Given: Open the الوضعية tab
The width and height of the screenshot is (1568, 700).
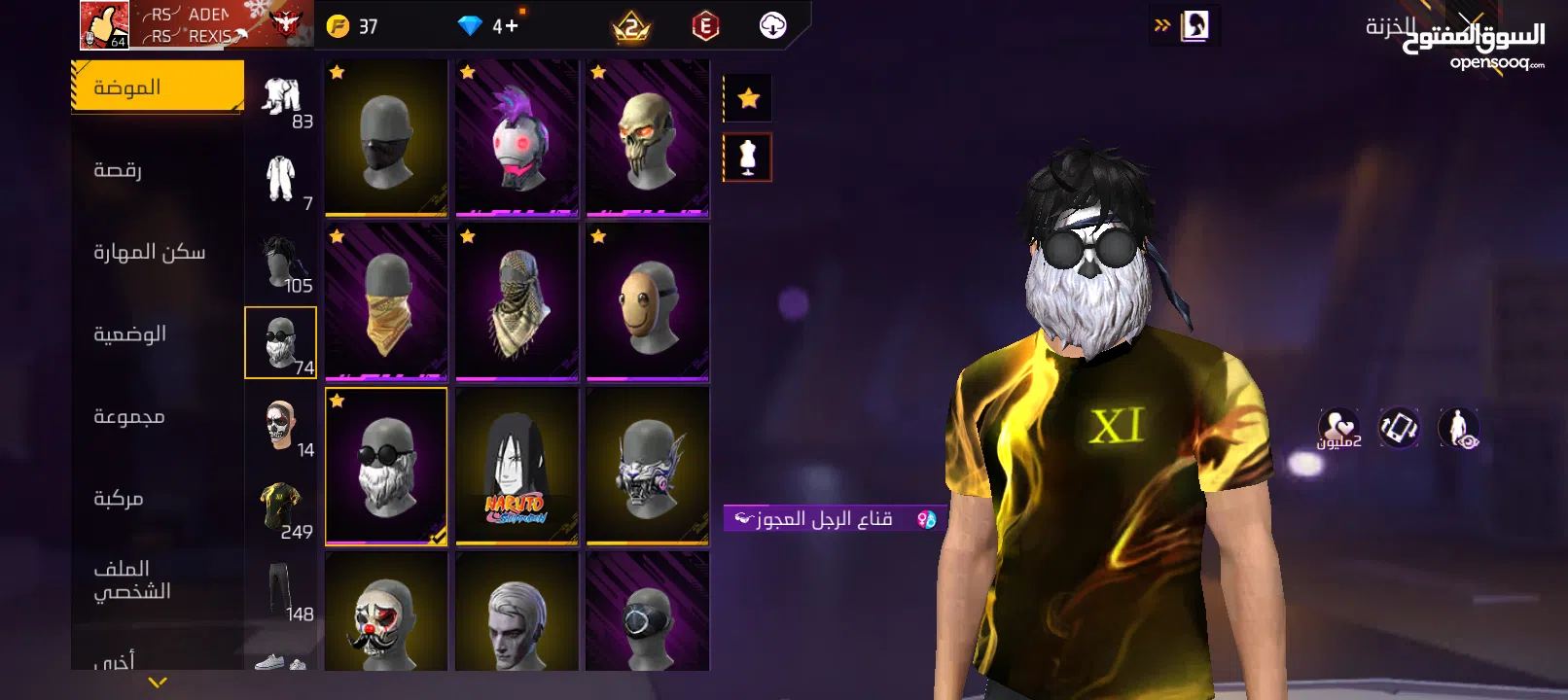Looking at the screenshot, I should click(157, 334).
